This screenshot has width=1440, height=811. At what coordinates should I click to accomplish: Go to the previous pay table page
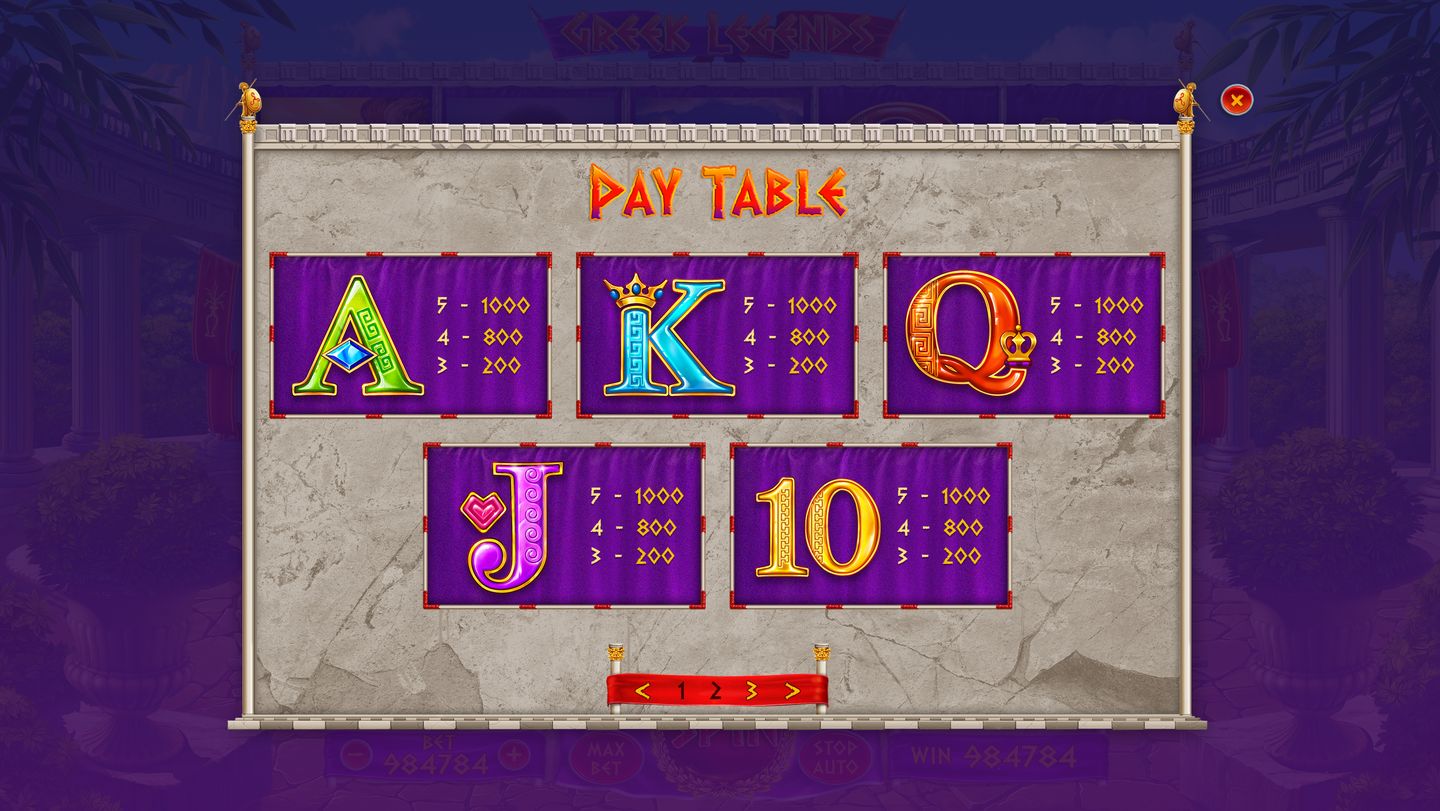pyautogui.click(x=643, y=691)
